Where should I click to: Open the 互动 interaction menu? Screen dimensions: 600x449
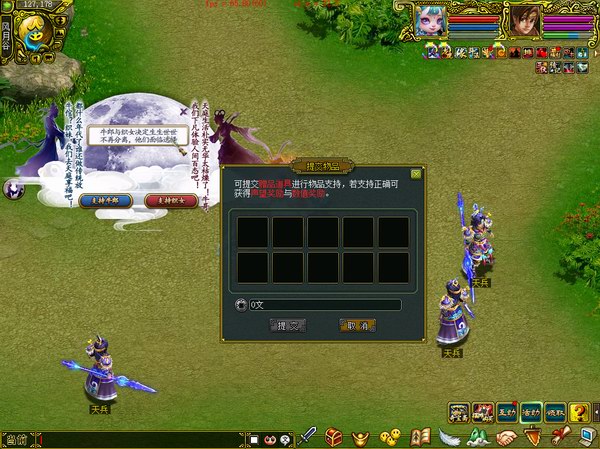click(506, 411)
